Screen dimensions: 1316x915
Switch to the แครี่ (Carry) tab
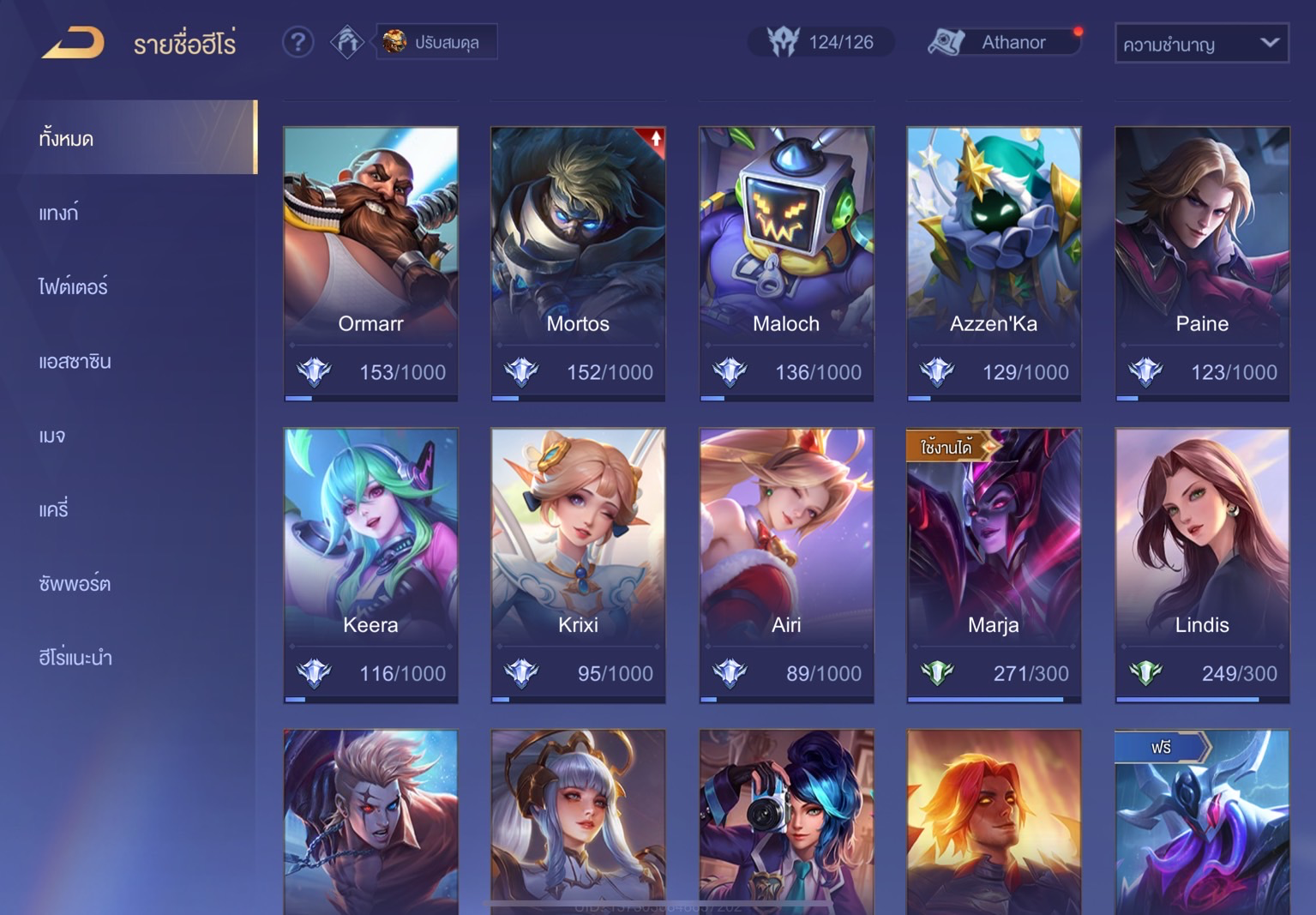click(x=53, y=509)
